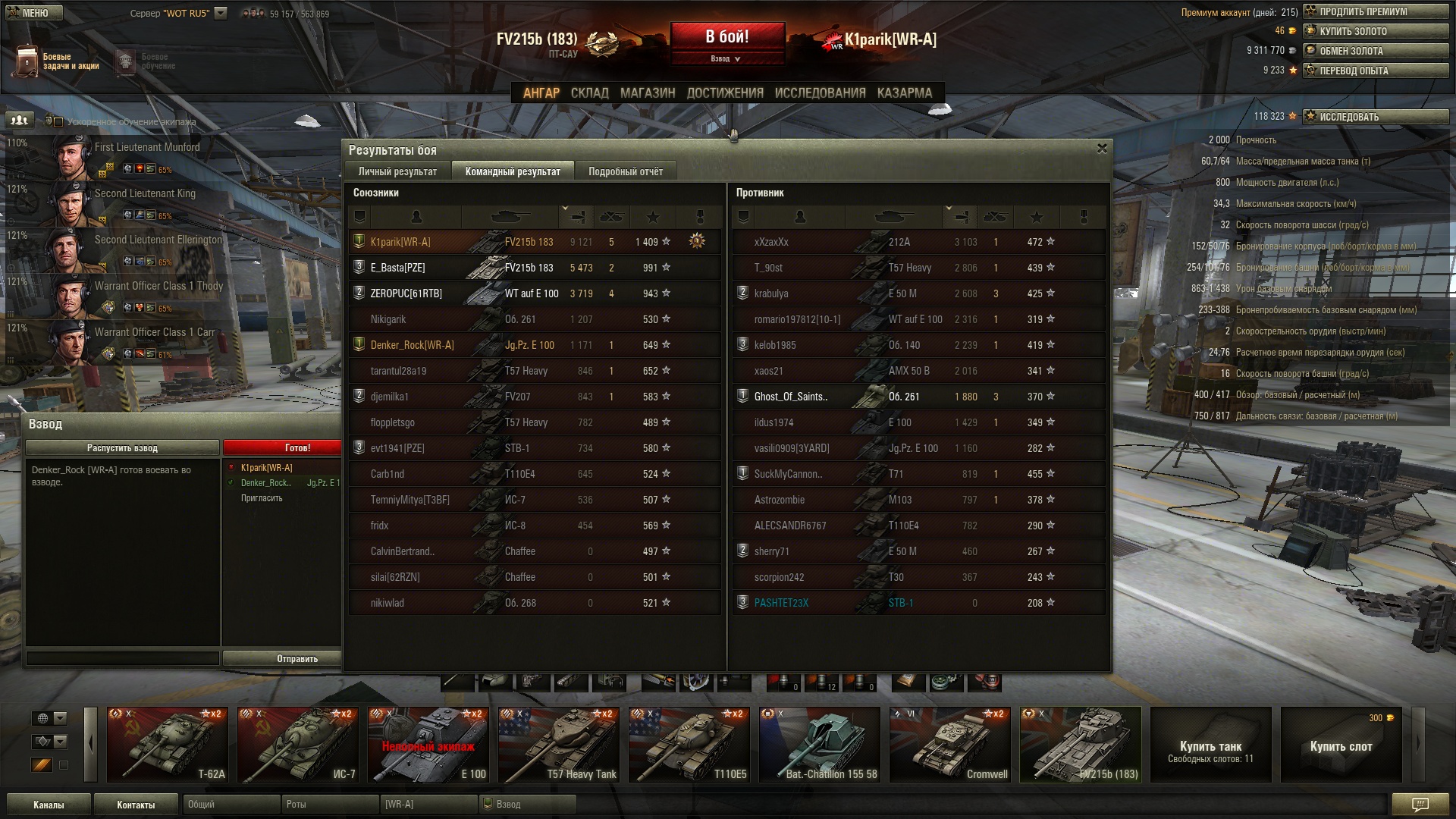
Task: Open the МЕНЮ button
Action: [x=35, y=13]
